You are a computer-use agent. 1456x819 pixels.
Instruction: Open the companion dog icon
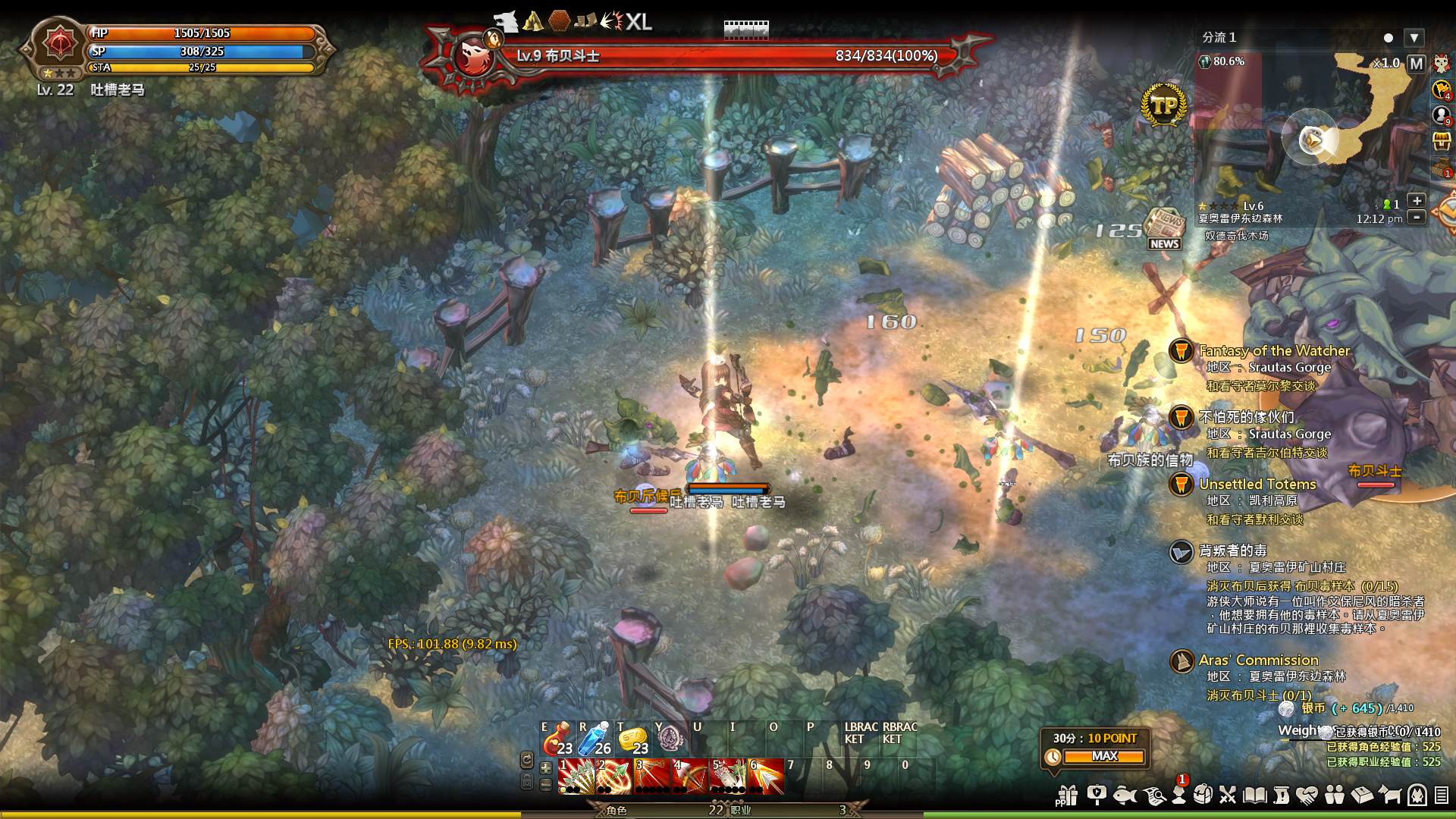coord(1390,795)
